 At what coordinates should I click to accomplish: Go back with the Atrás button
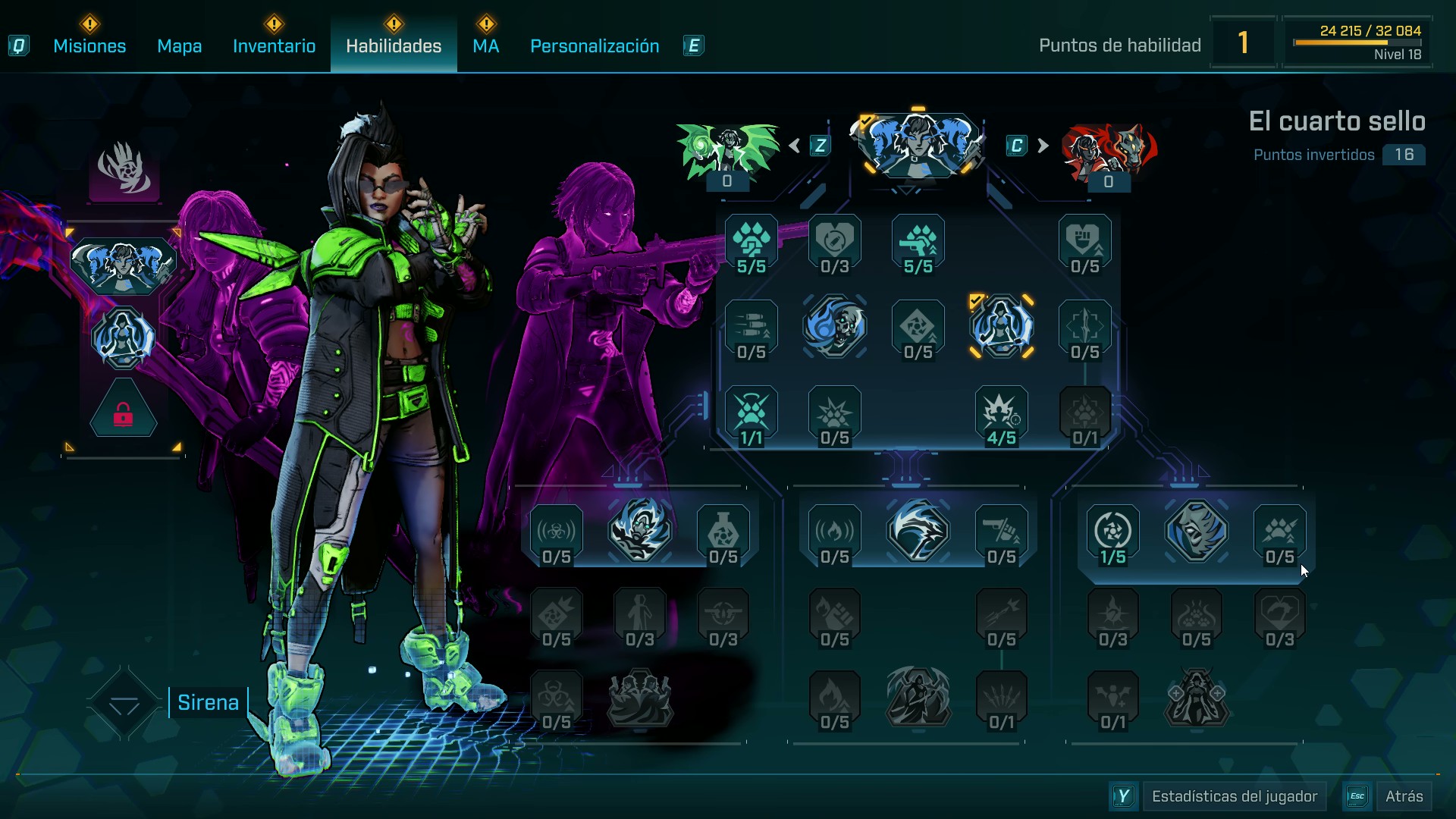[1404, 796]
